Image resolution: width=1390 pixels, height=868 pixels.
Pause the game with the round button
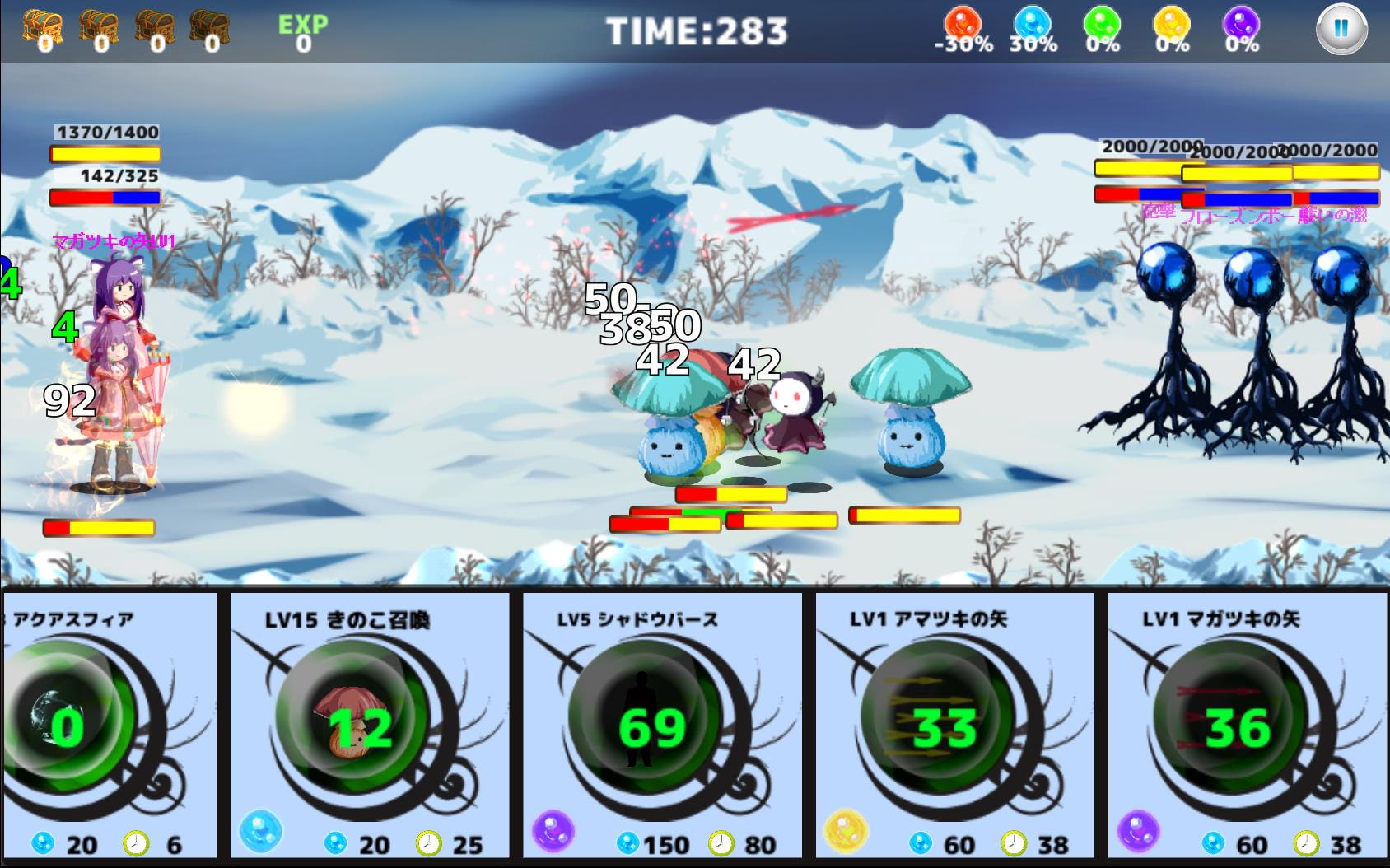pyautogui.click(x=1341, y=29)
